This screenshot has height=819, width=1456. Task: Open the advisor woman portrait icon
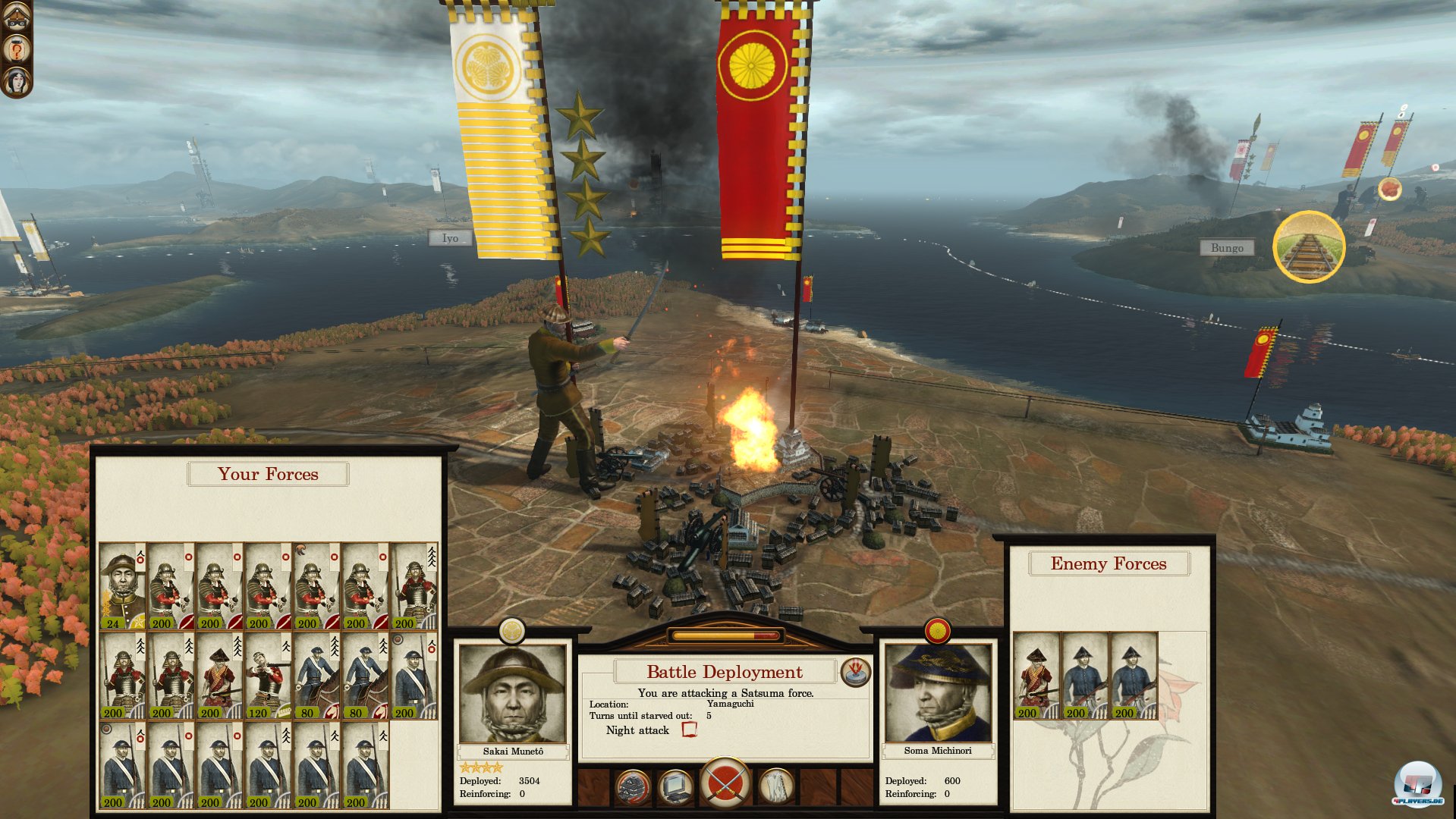16,80
